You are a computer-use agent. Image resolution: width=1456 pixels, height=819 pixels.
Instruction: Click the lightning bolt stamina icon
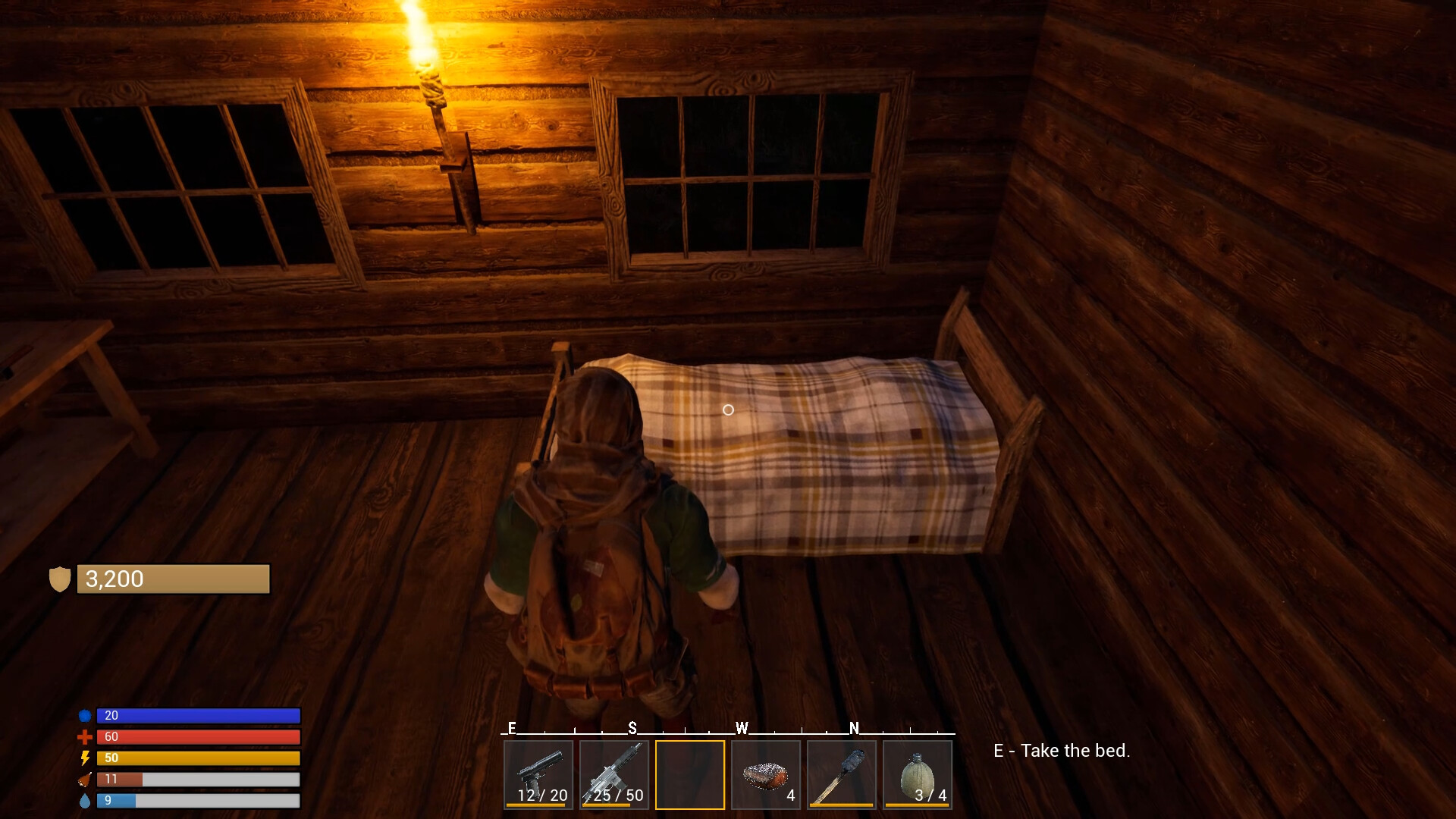(86, 758)
